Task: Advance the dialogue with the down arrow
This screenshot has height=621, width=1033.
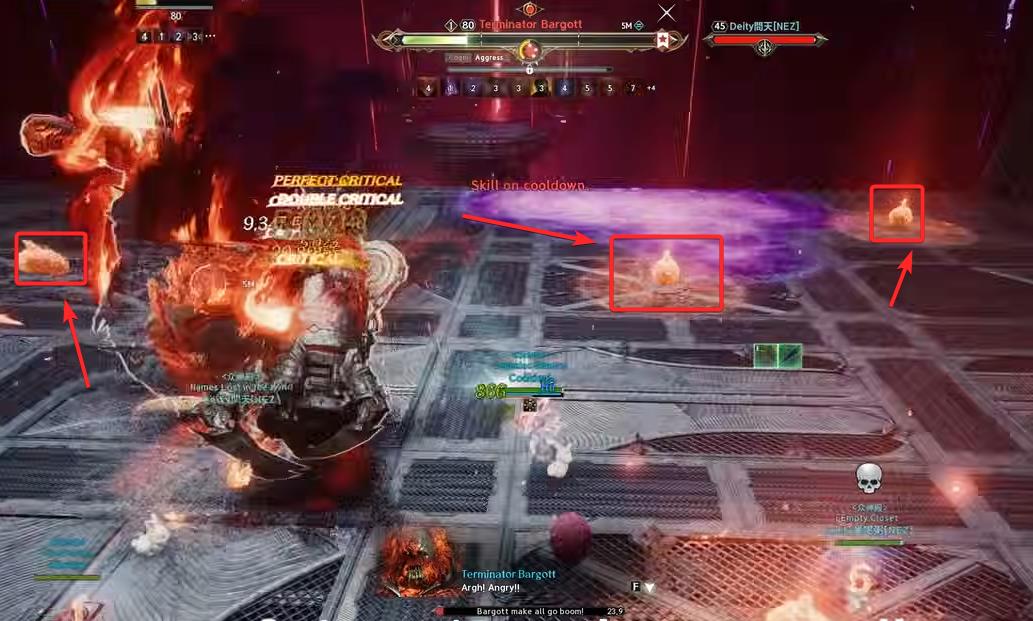Action: (649, 587)
